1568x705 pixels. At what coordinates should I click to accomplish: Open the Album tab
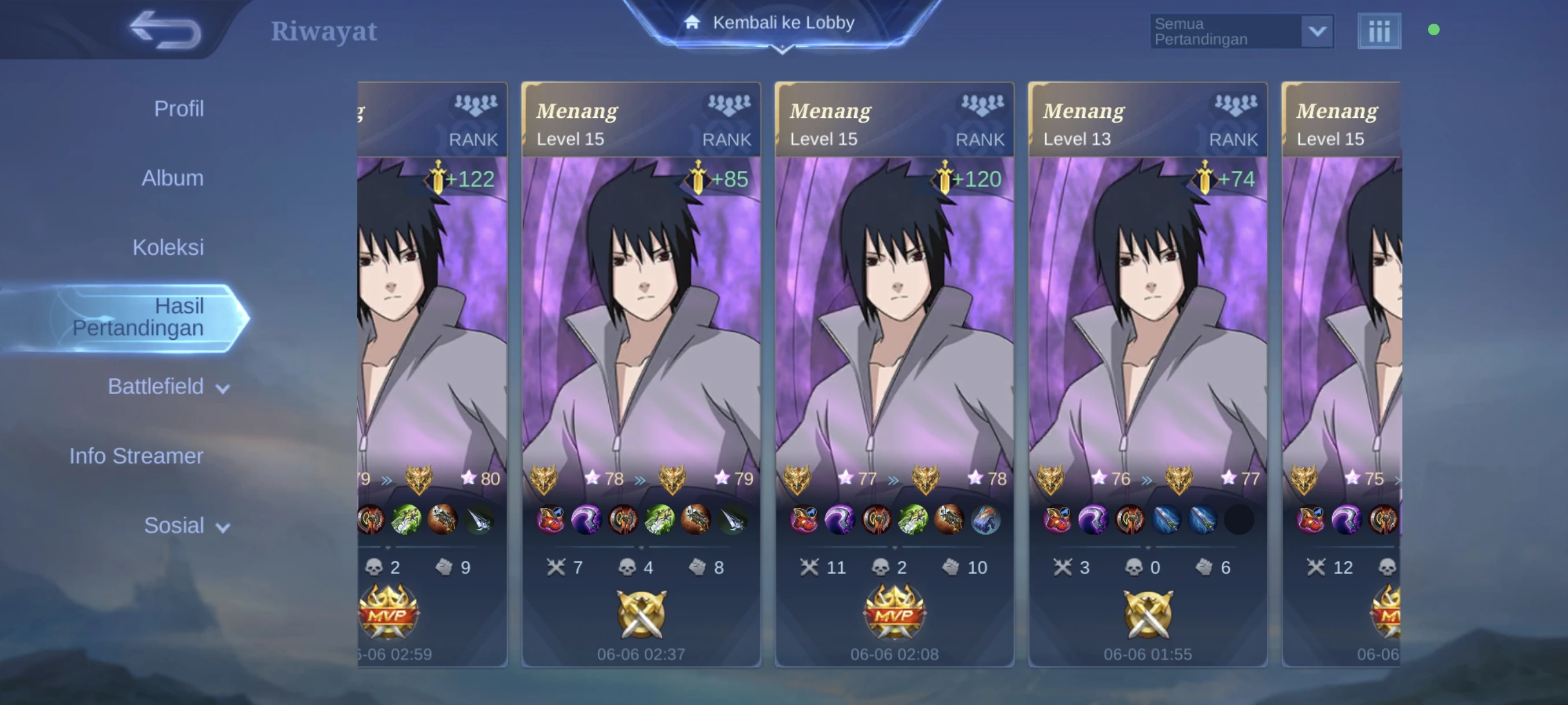(172, 178)
